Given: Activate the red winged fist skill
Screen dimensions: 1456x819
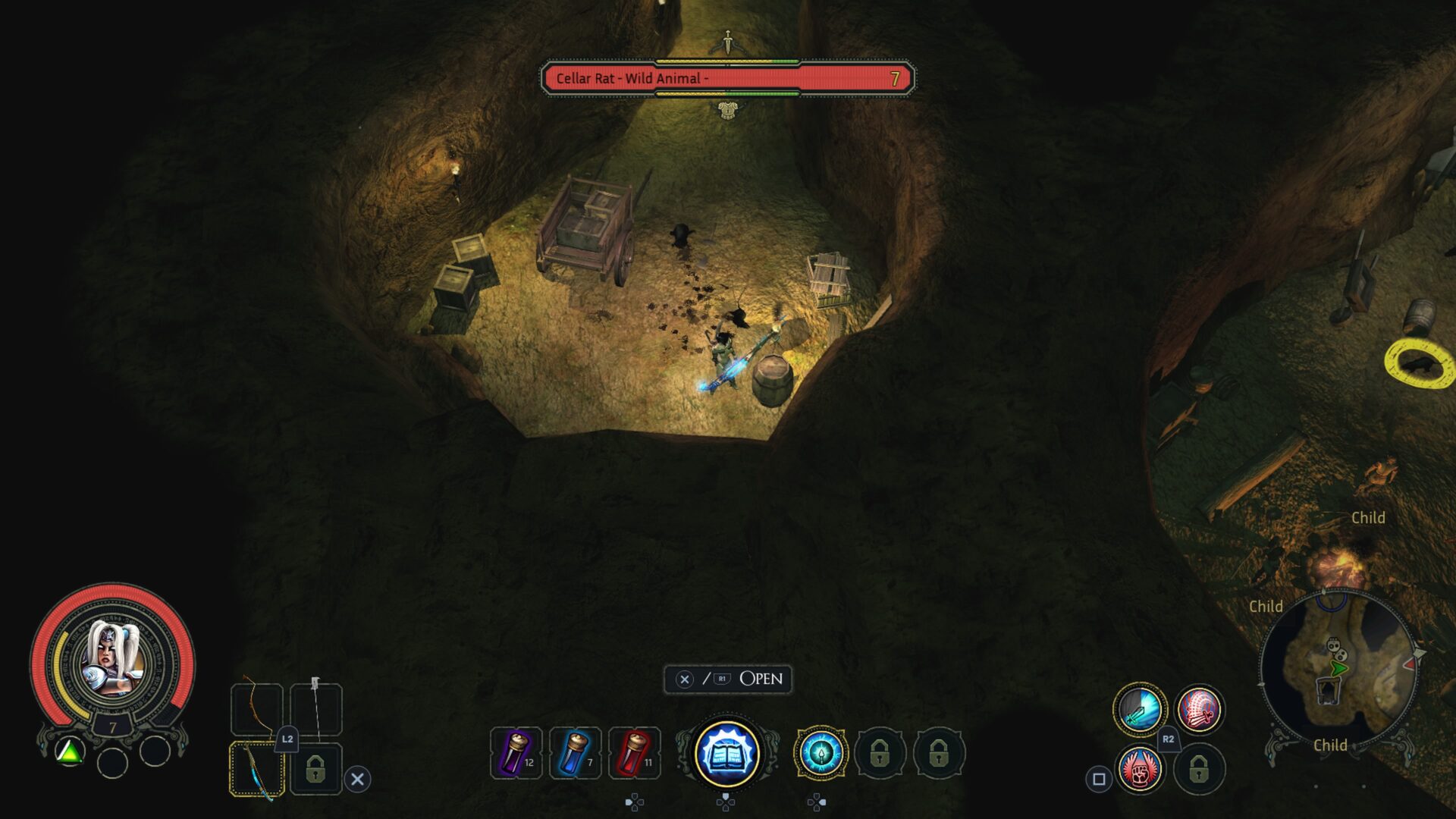Looking at the screenshot, I should tap(1139, 769).
